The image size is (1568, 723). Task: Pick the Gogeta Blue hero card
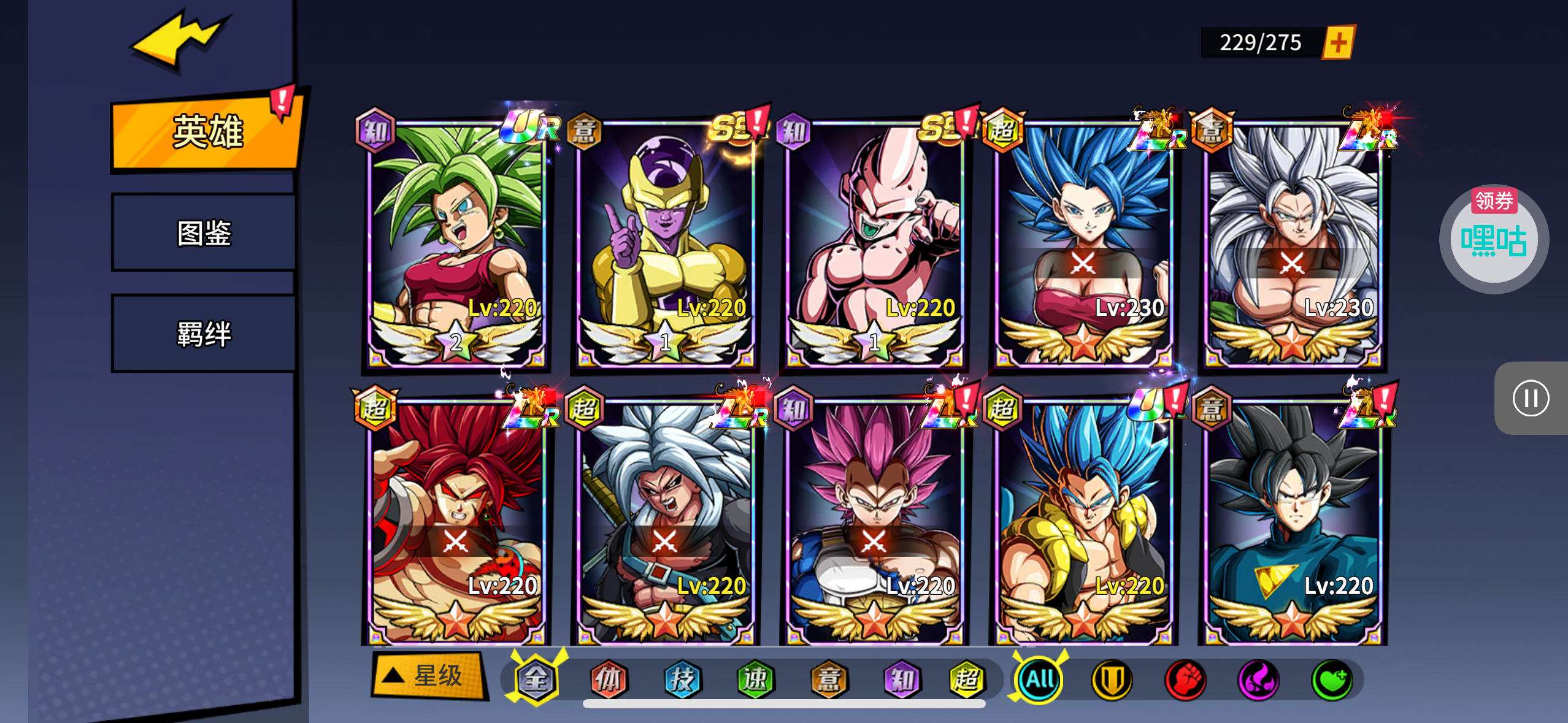1083,522
